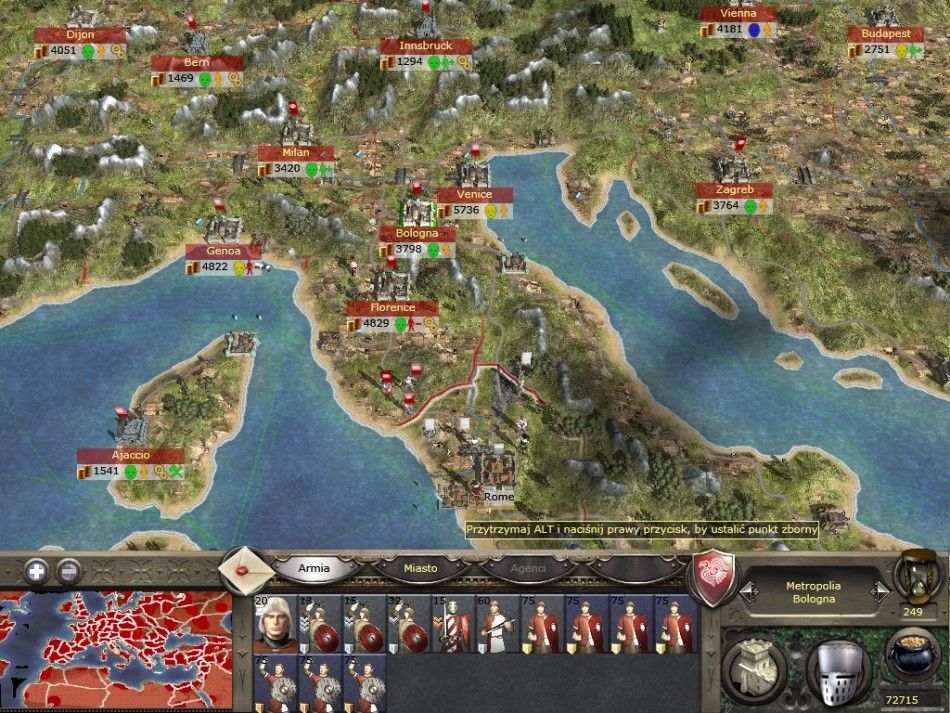This screenshot has height=713, width=950.
Task: Select the general's portrait unit card
Action: click(x=274, y=623)
